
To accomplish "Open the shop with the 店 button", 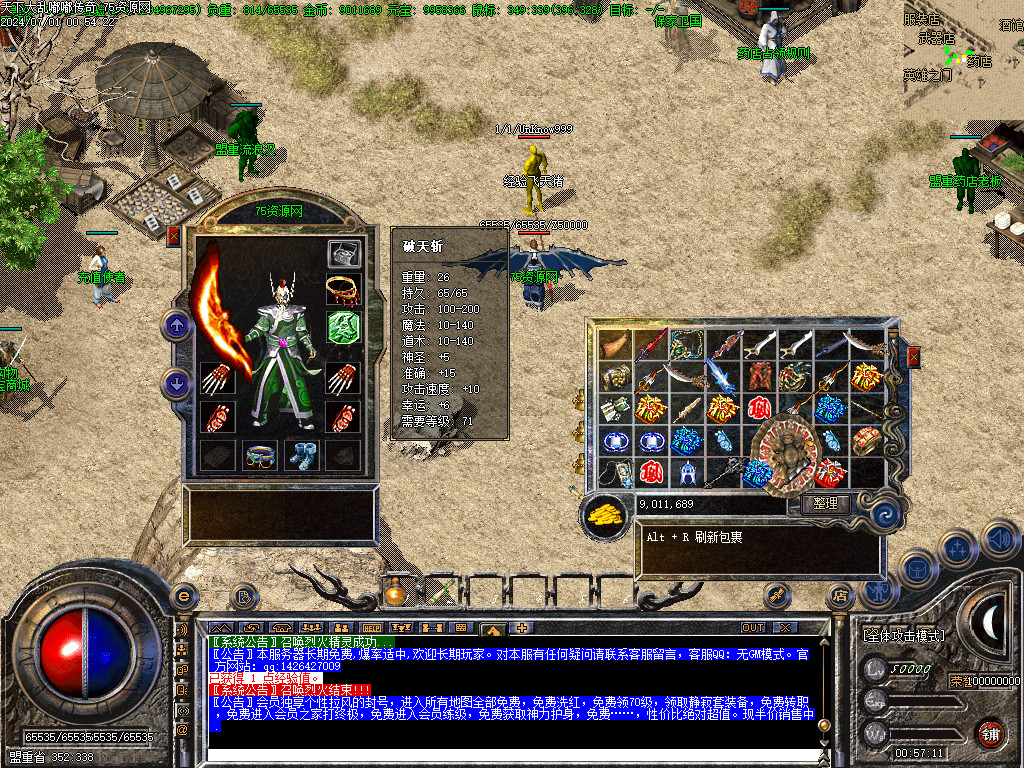I will click(x=839, y=597).
